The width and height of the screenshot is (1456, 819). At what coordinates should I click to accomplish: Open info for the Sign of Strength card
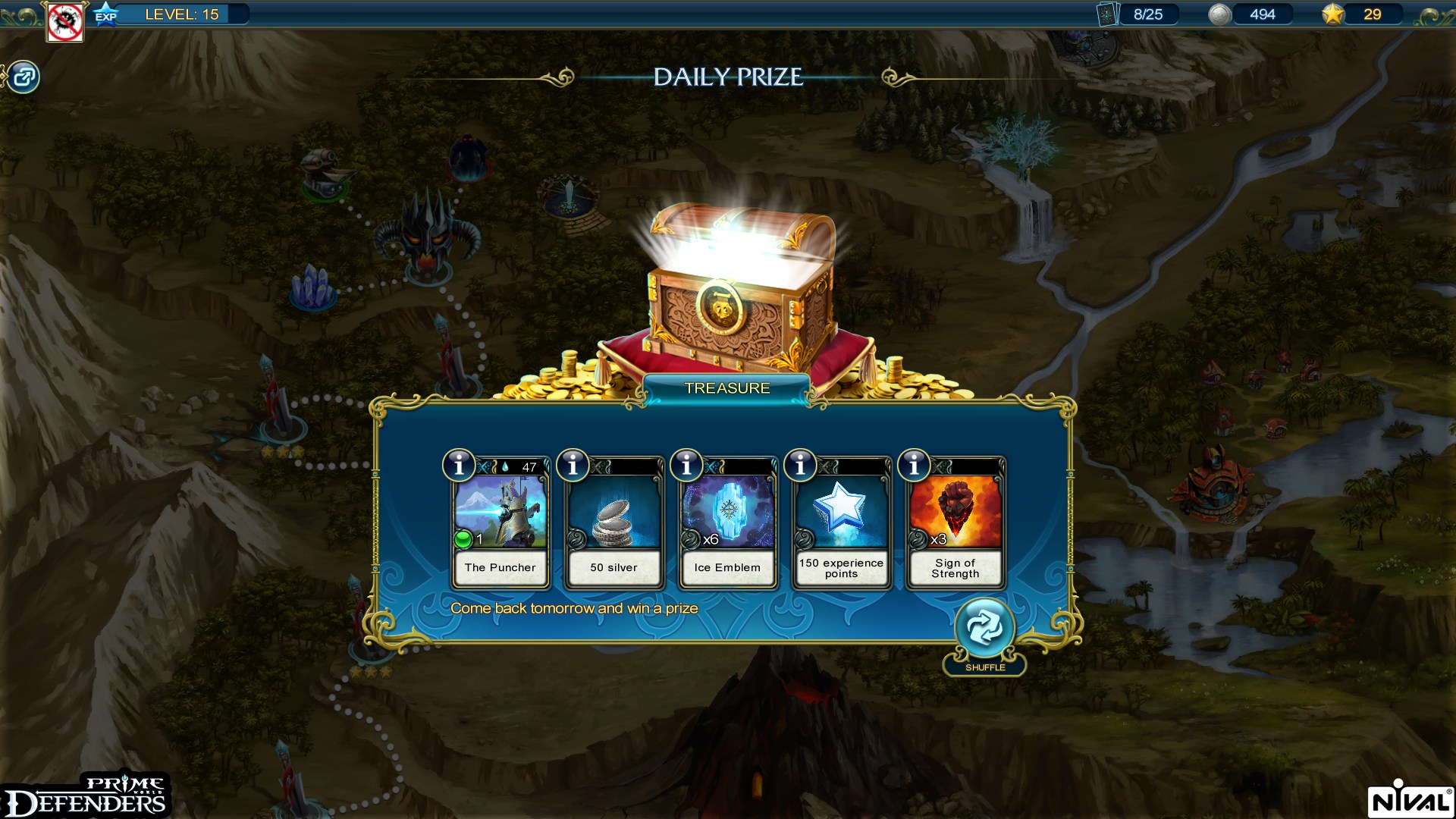[x=913, y=466]
